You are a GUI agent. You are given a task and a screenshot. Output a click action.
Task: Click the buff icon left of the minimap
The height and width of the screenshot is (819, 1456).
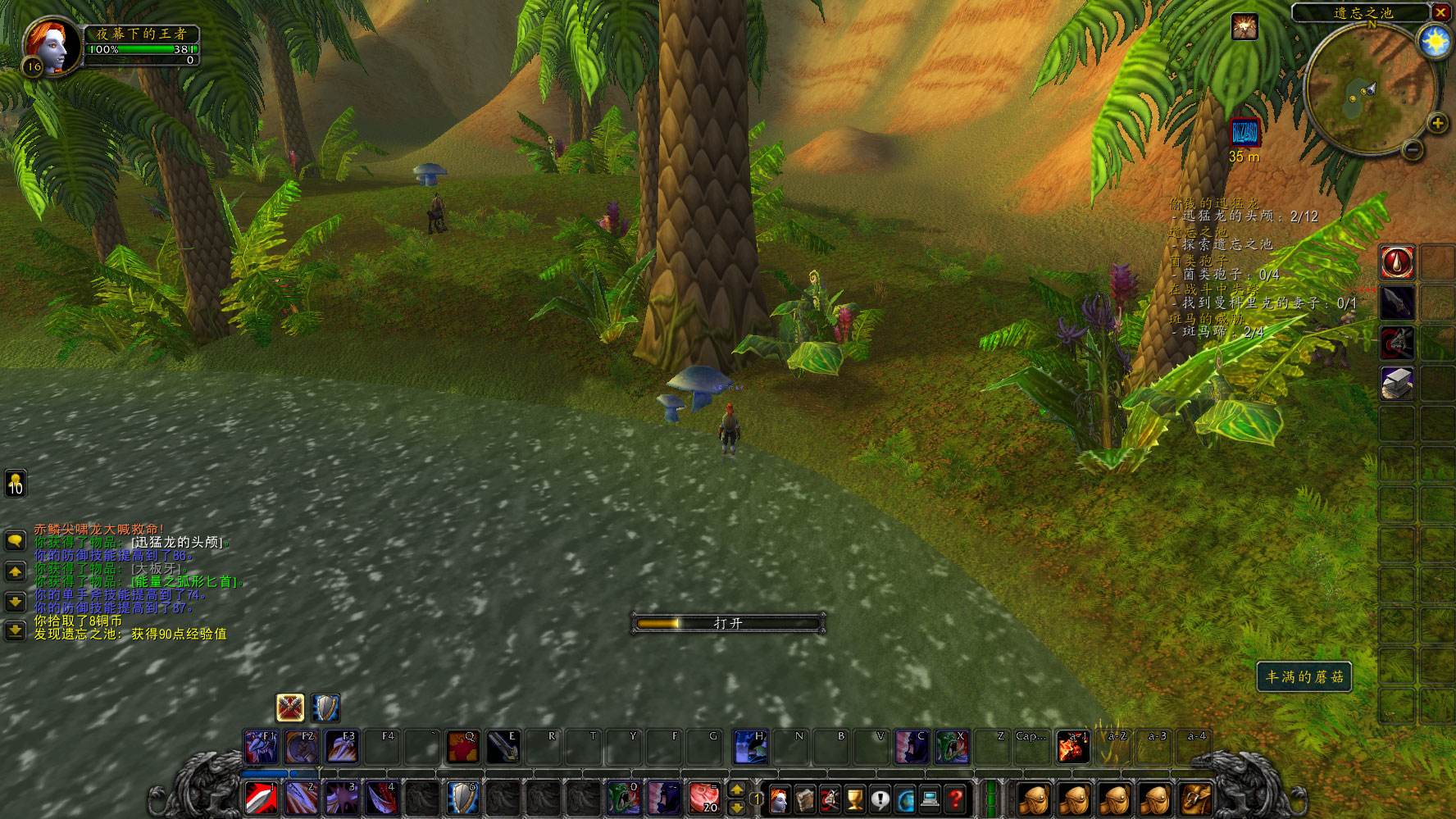(1244, 27)
